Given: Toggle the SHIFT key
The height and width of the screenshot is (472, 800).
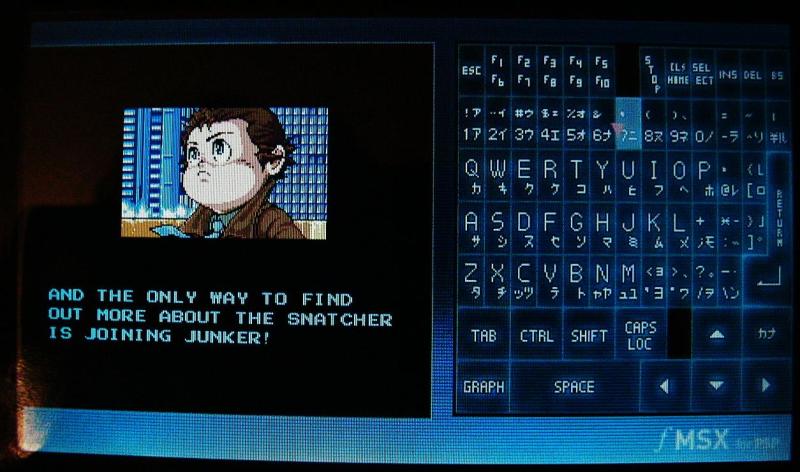Looking at the screenshot, I should (588, 336).
